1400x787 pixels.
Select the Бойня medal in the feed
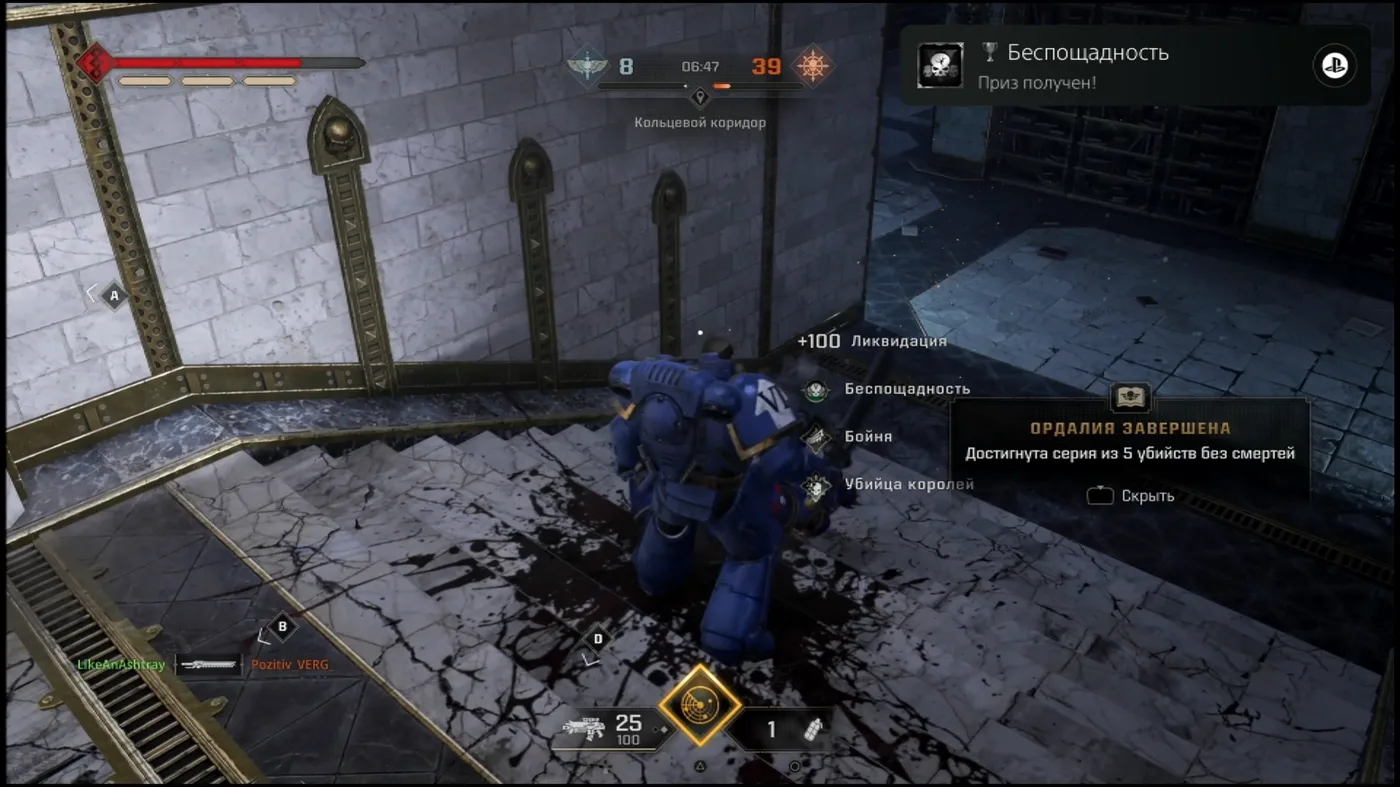tap(816, 437)
